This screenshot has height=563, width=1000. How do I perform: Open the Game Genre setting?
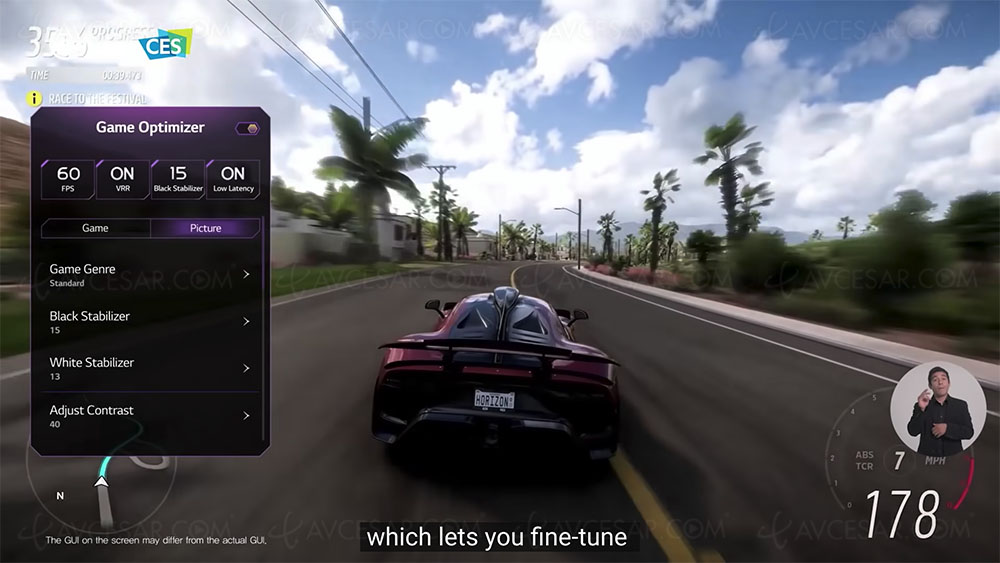tap(150, 275)
